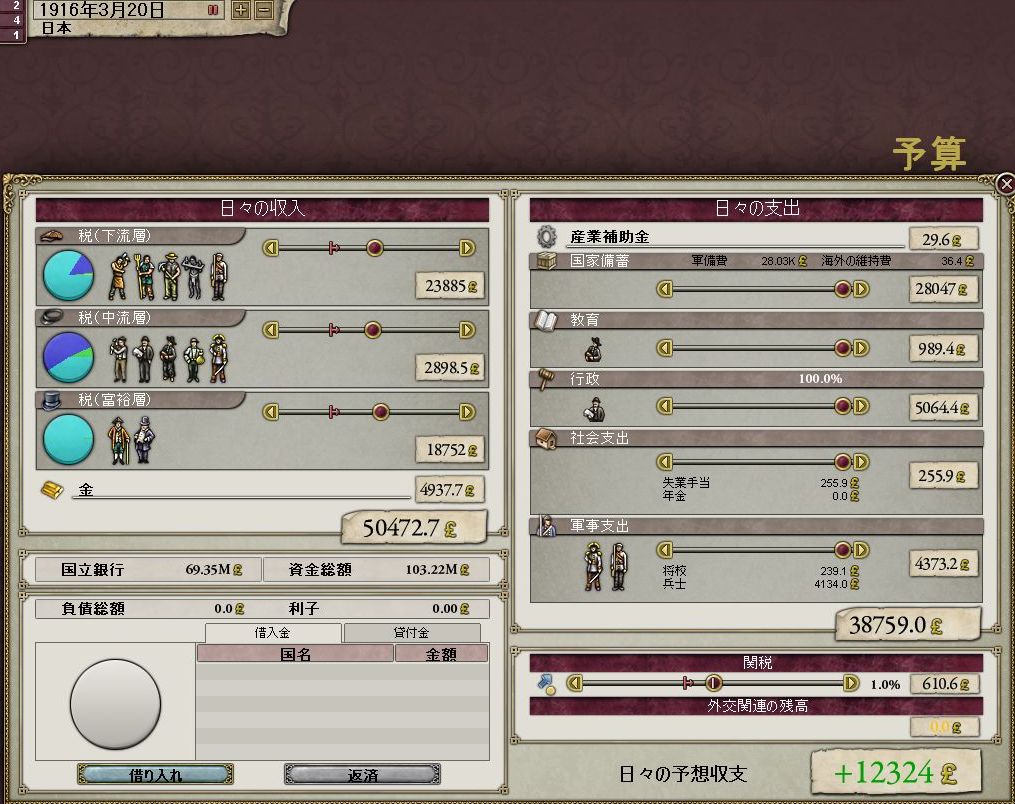Viewport: 1015px width, 804px height.
Task: Click the tariff slider knob
Action: tap(714, 684)
